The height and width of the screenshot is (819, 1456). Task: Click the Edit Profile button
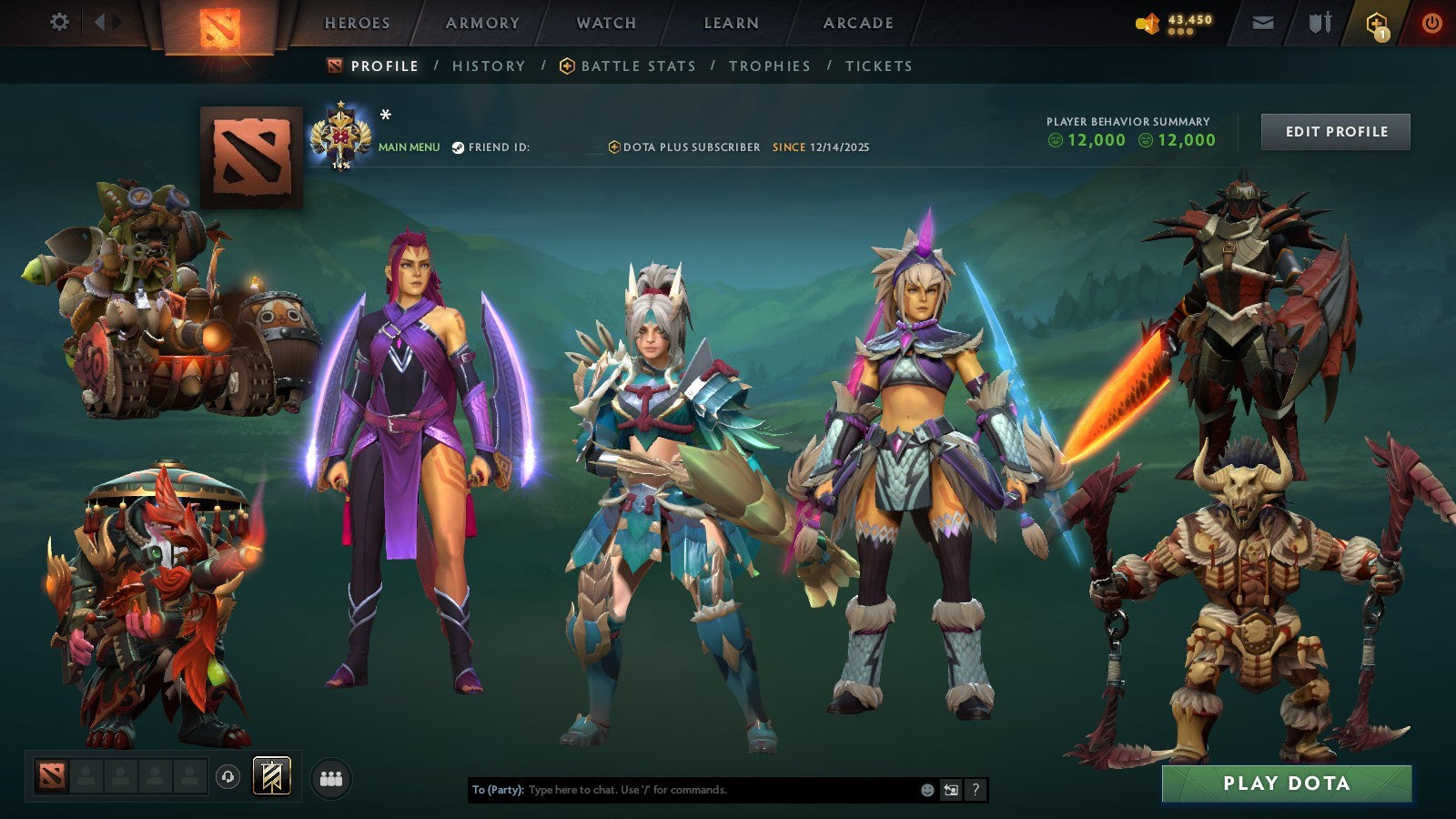coord(1335,131)
